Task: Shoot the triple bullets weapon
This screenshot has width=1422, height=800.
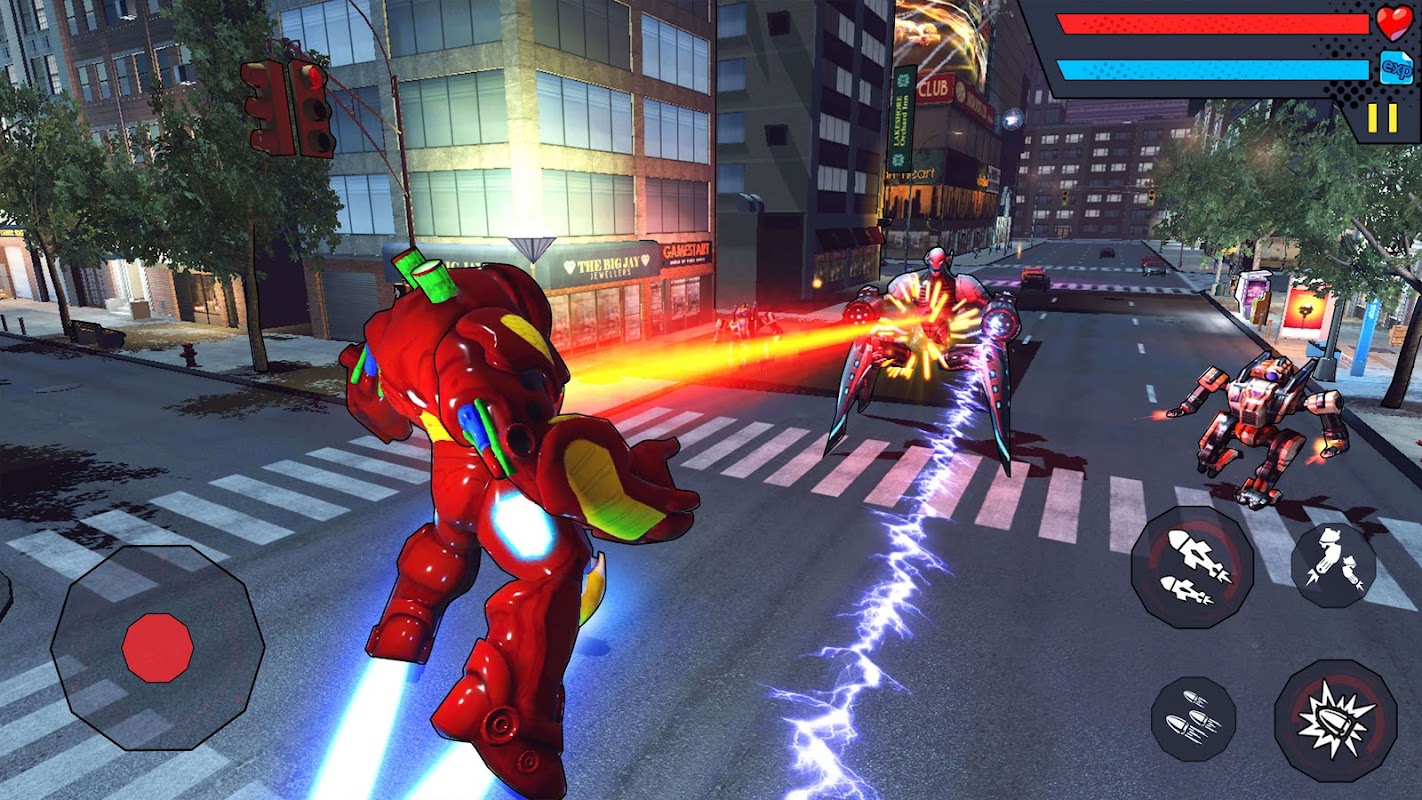Action: coord(1193,719)
